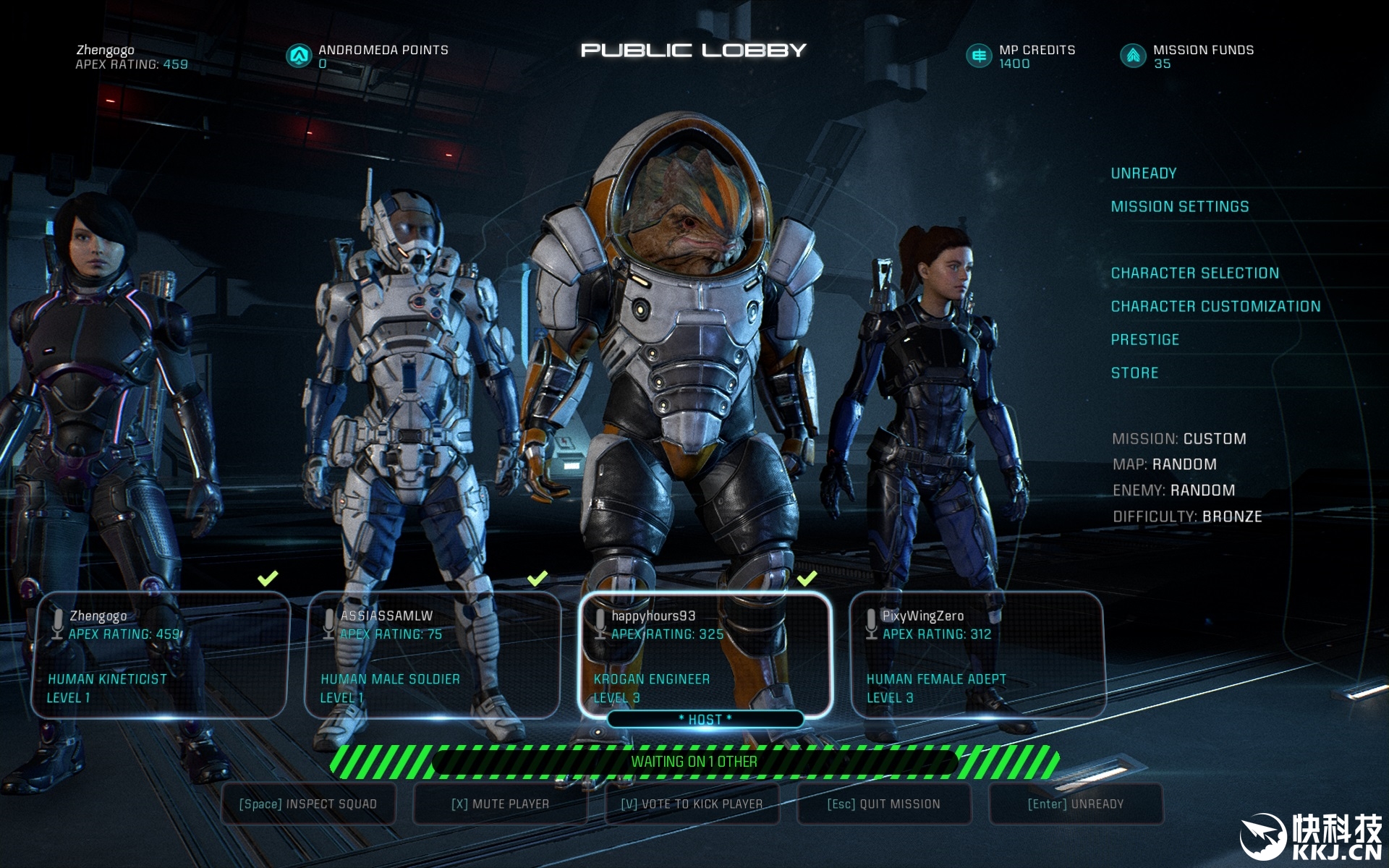Toggle the microphone icon on PixyWingZero's card
Viewport: 1389px width, 868px height.
[x=871, y=623]
